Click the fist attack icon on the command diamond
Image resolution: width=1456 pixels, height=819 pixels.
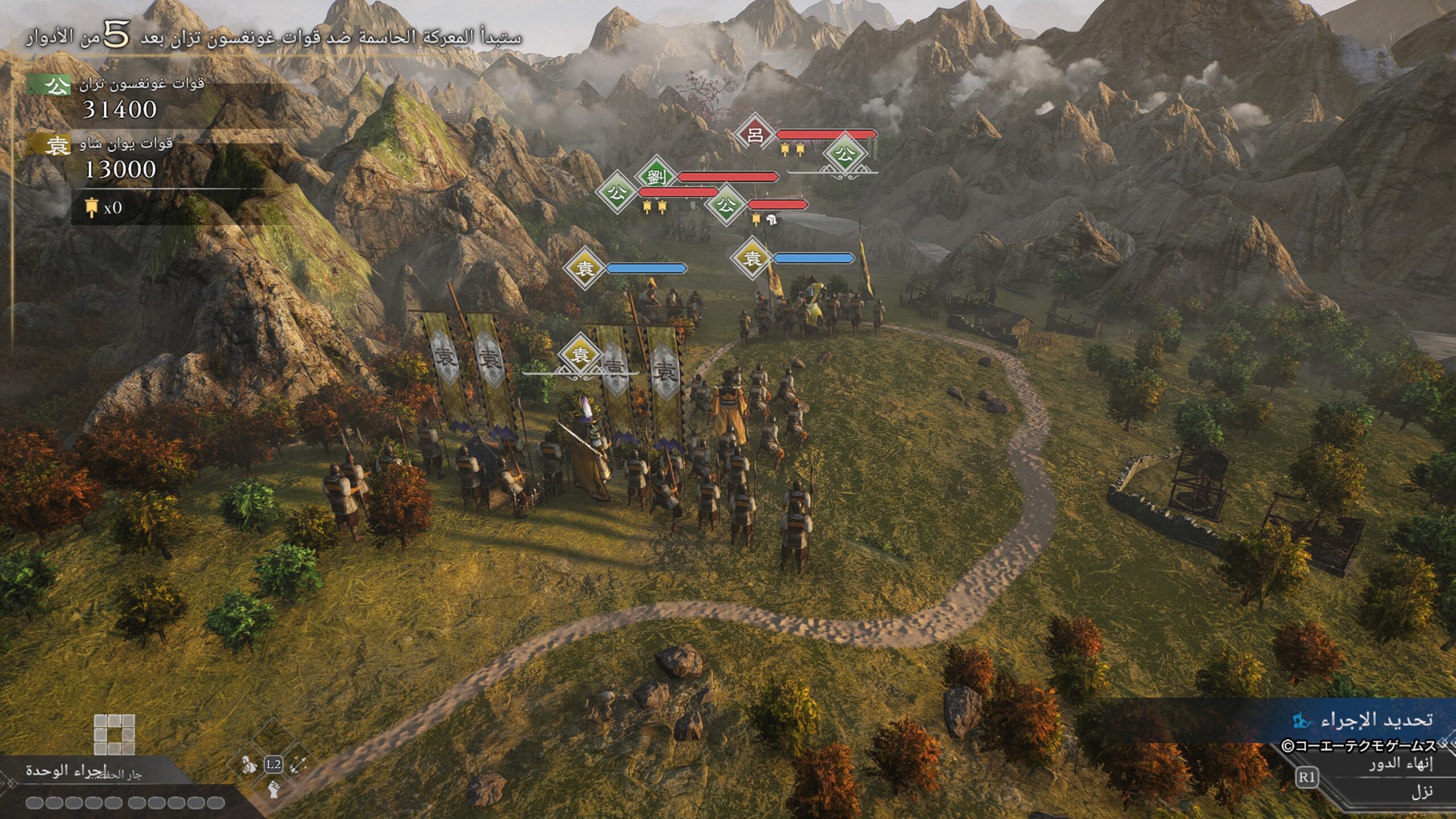pyautogui.click(x=274, y=791)
